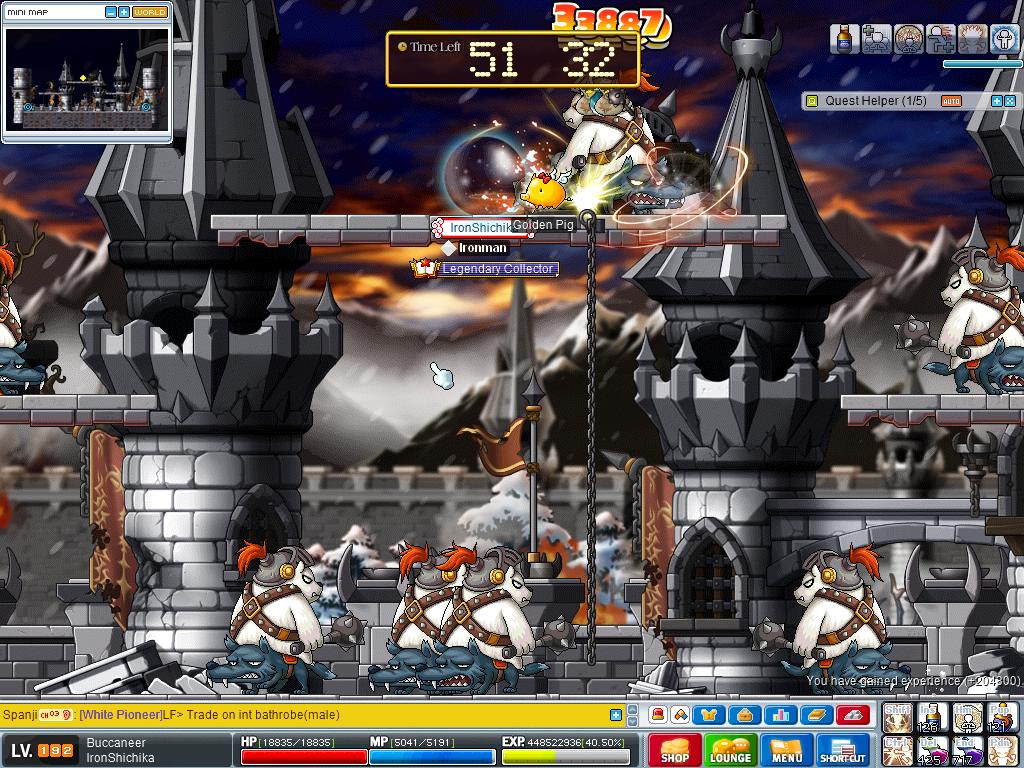The image size is (1024, 768).
Task: Open the shirt equipment shortcut icon
Action: click(x=709, y=715)
